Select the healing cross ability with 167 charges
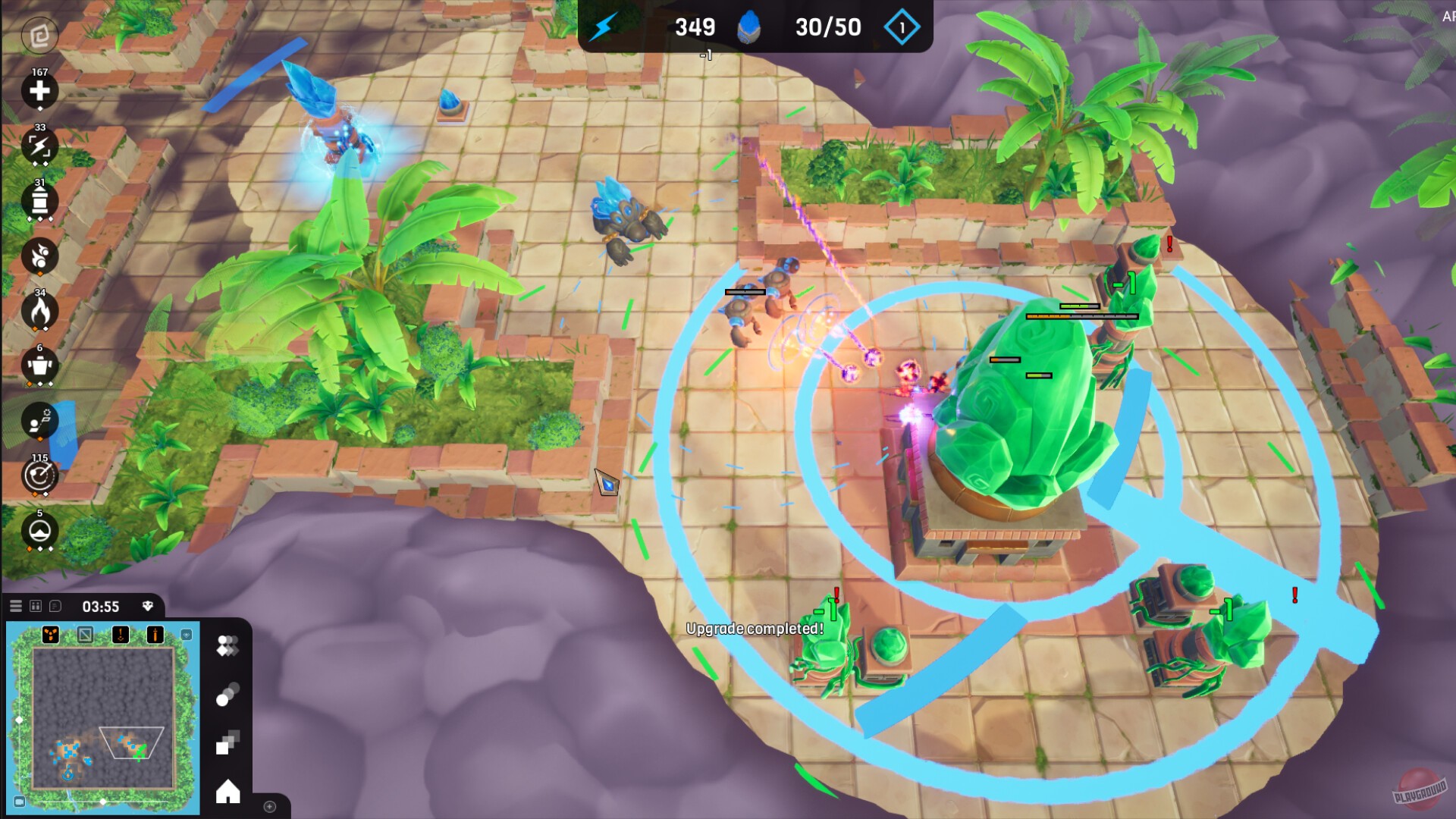The image size is (1456, 819). click(39, 91)
